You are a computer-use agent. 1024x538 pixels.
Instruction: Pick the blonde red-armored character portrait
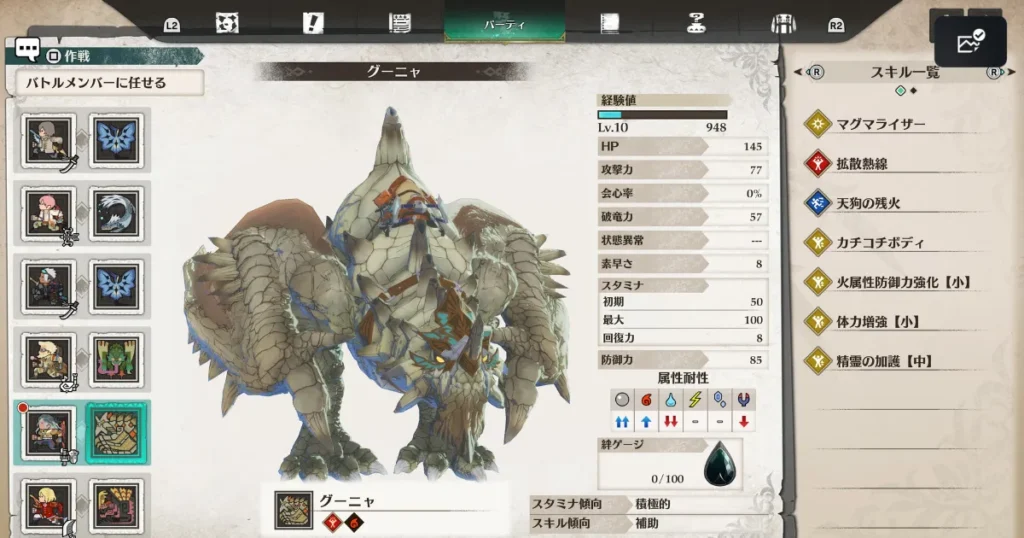pos(49,506)
